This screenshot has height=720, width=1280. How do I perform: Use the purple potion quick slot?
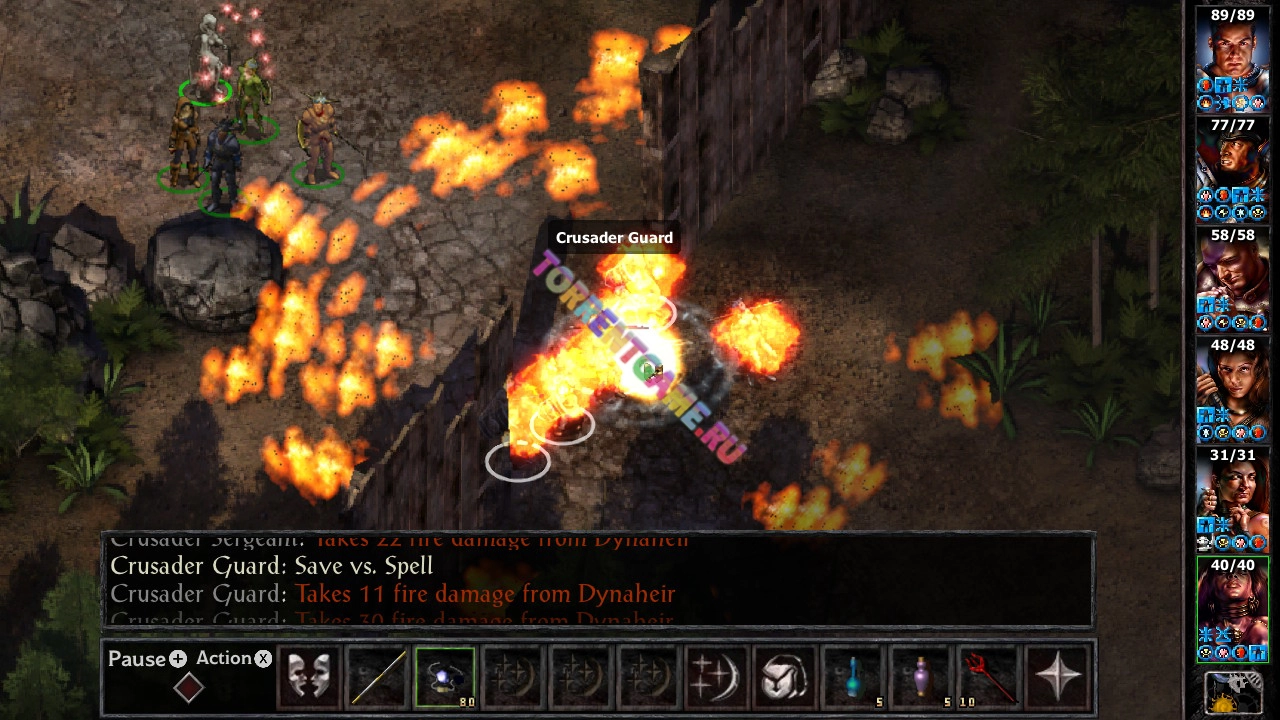[921, 677]
